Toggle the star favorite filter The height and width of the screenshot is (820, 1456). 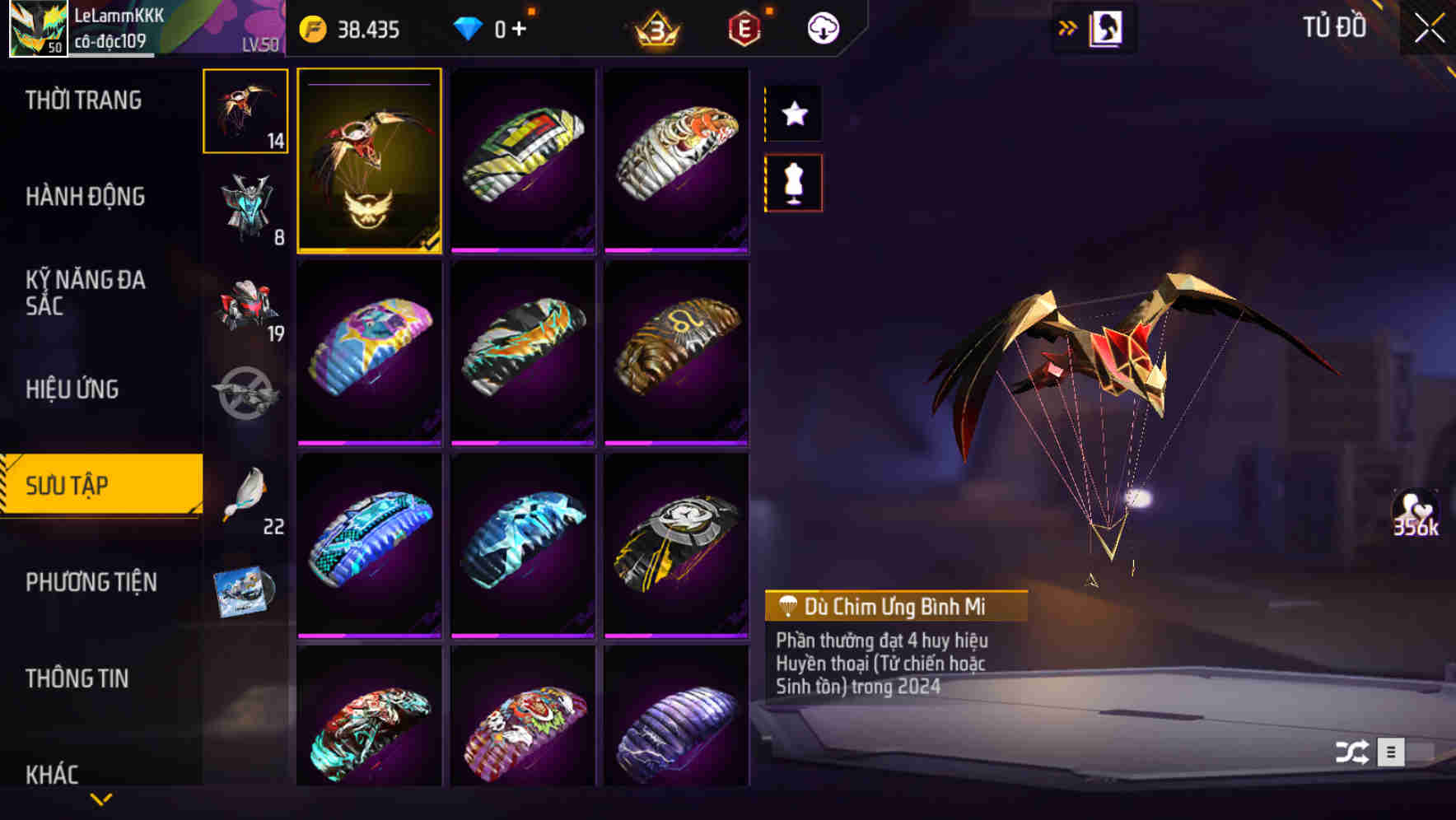tap(793, 114)
